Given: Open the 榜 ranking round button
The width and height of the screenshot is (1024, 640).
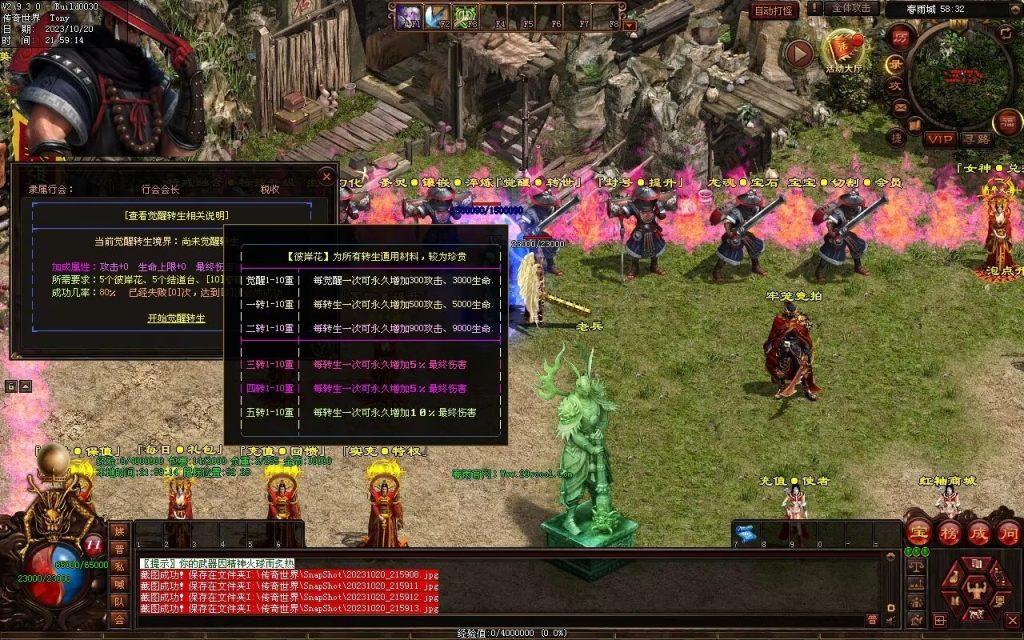Looking at the screenshot, I should [x=949, y=531].
